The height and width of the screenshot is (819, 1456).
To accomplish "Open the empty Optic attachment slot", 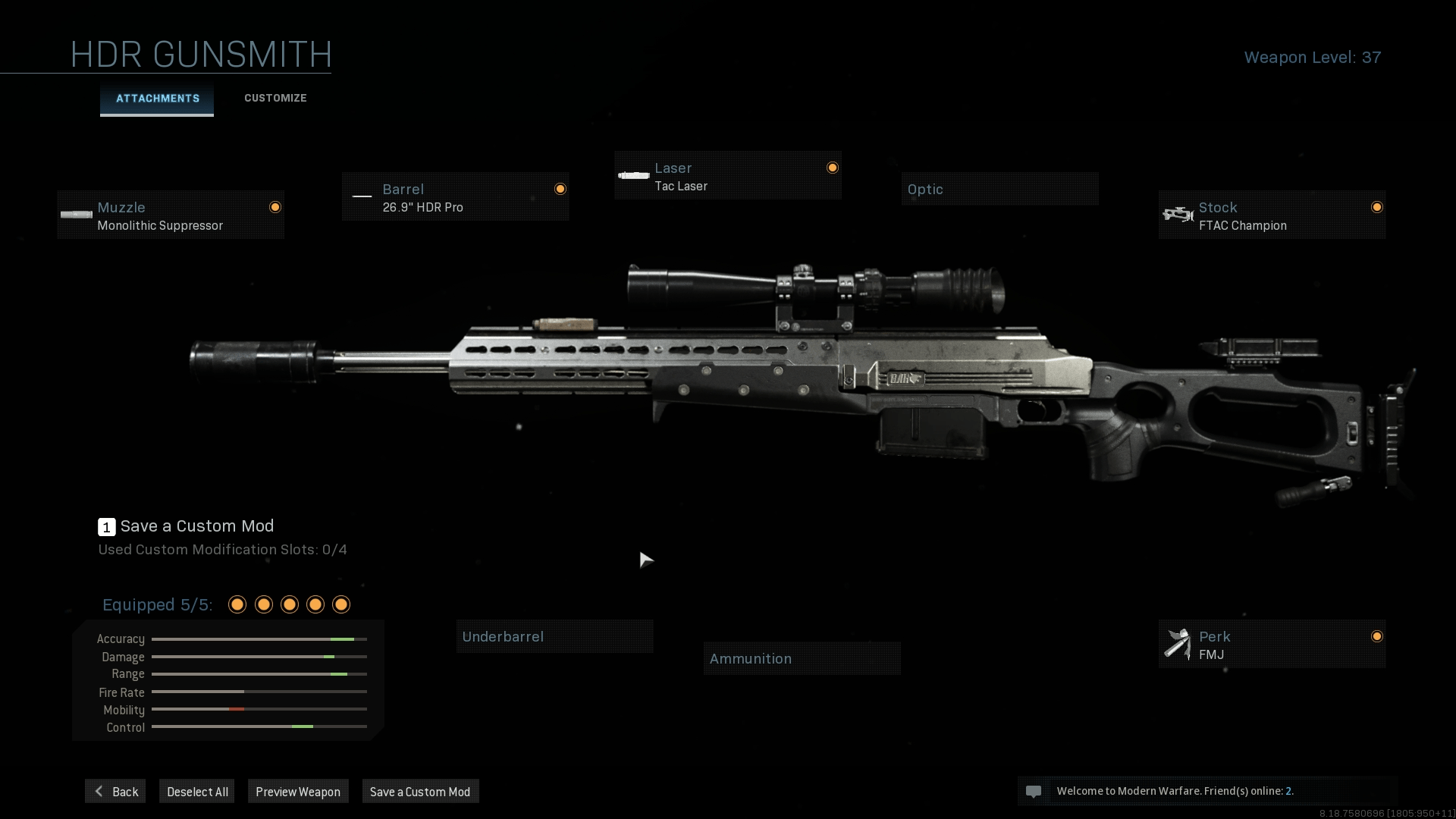I will pos(999,189).
